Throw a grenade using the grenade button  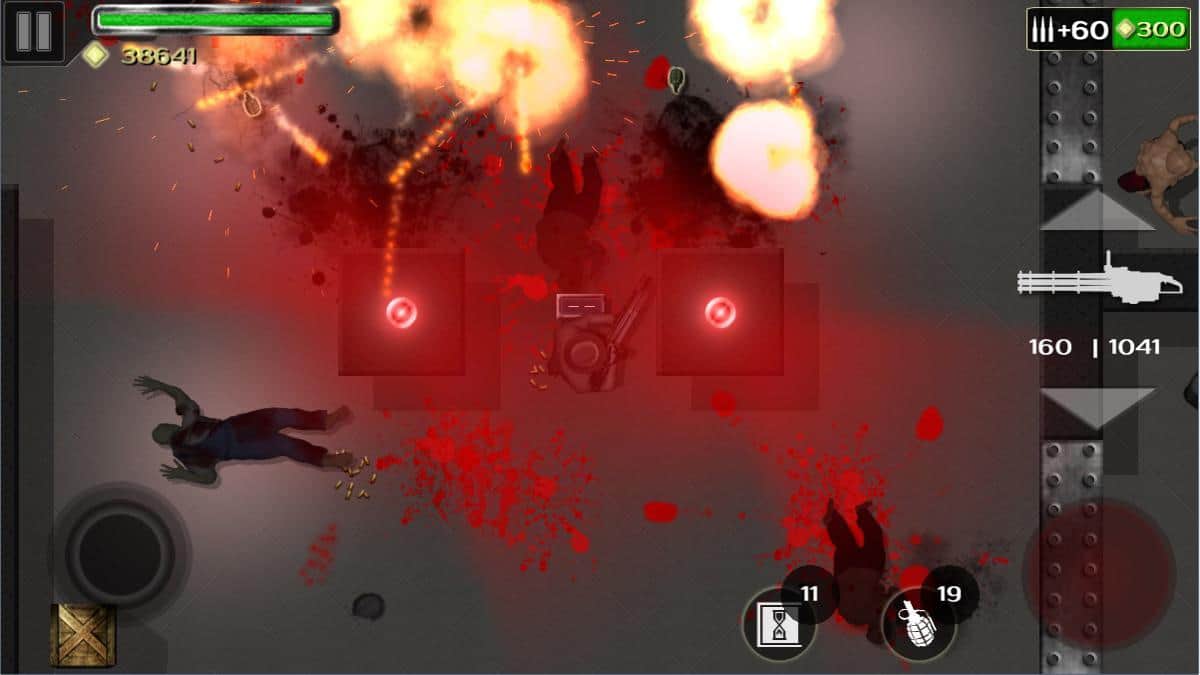coord(916,627)
